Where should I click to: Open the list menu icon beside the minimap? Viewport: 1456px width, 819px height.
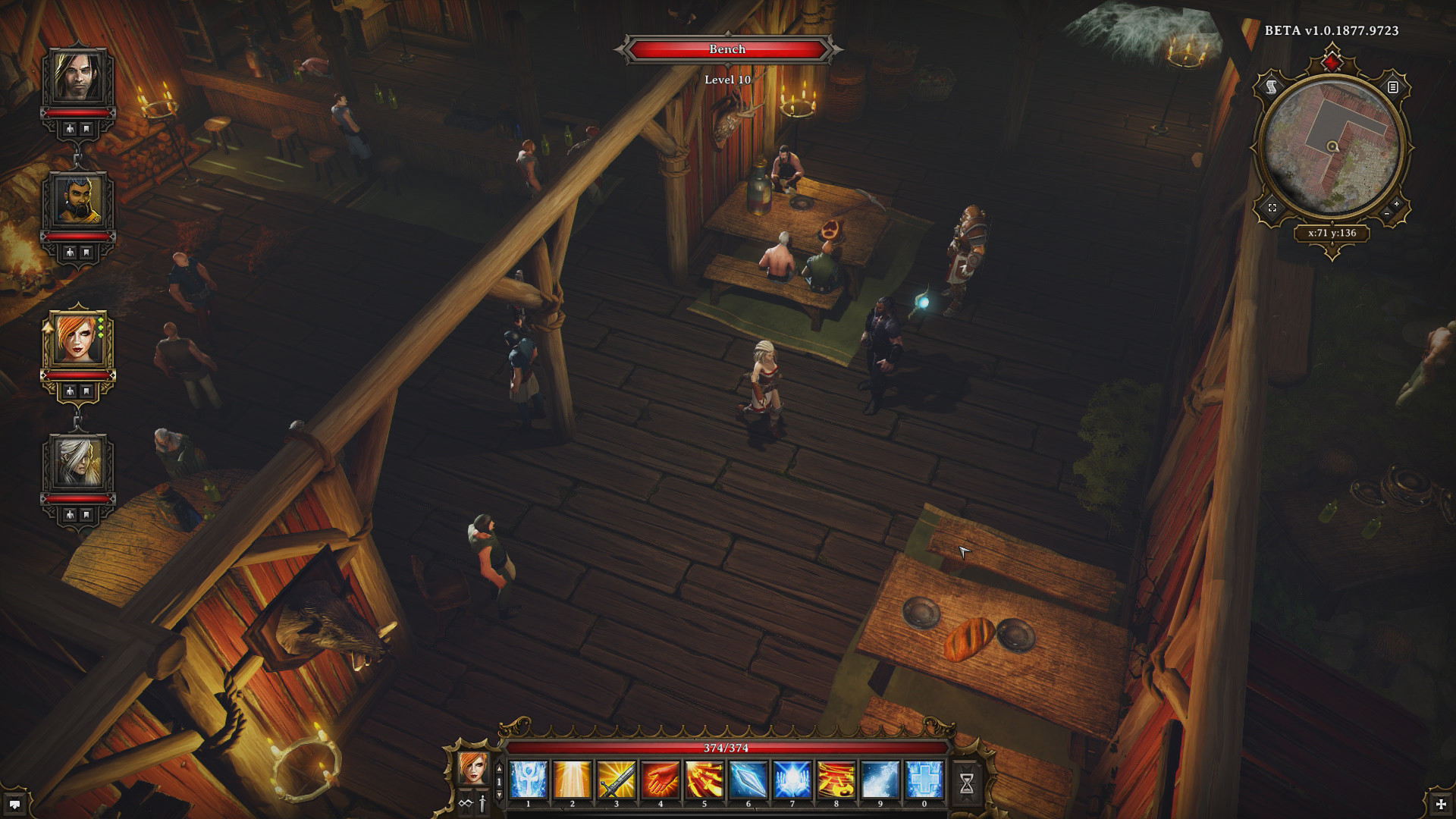(1393, 87)
